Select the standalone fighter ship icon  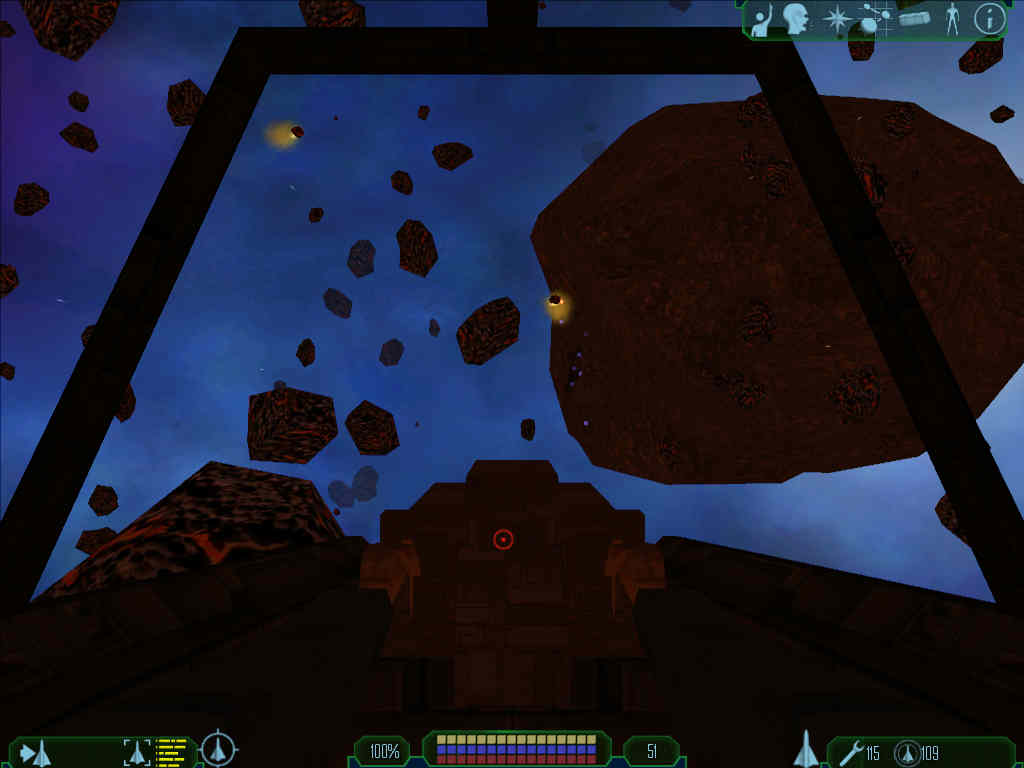[x=806, y=749]
